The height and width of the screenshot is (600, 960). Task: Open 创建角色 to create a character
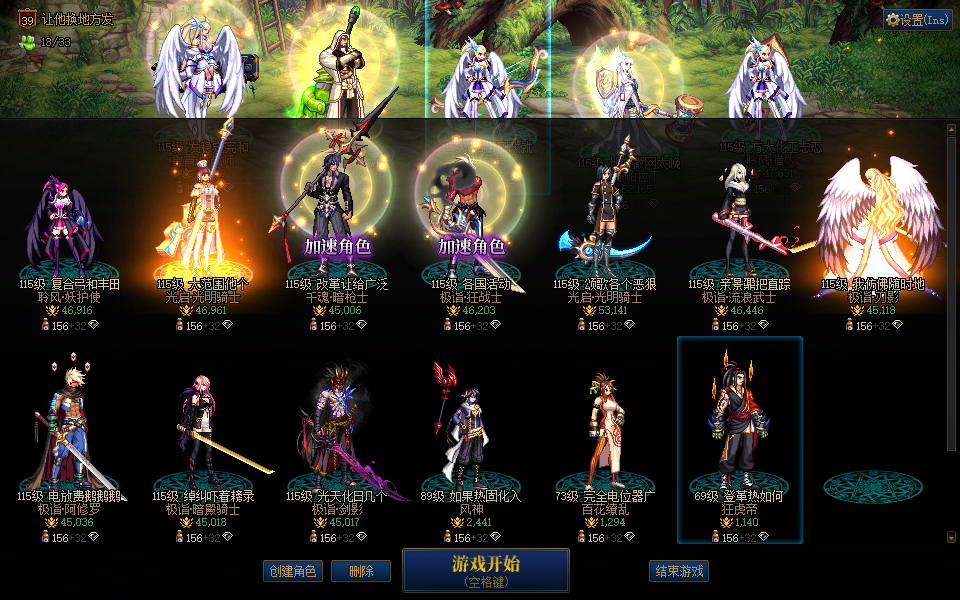pos(292,571)
